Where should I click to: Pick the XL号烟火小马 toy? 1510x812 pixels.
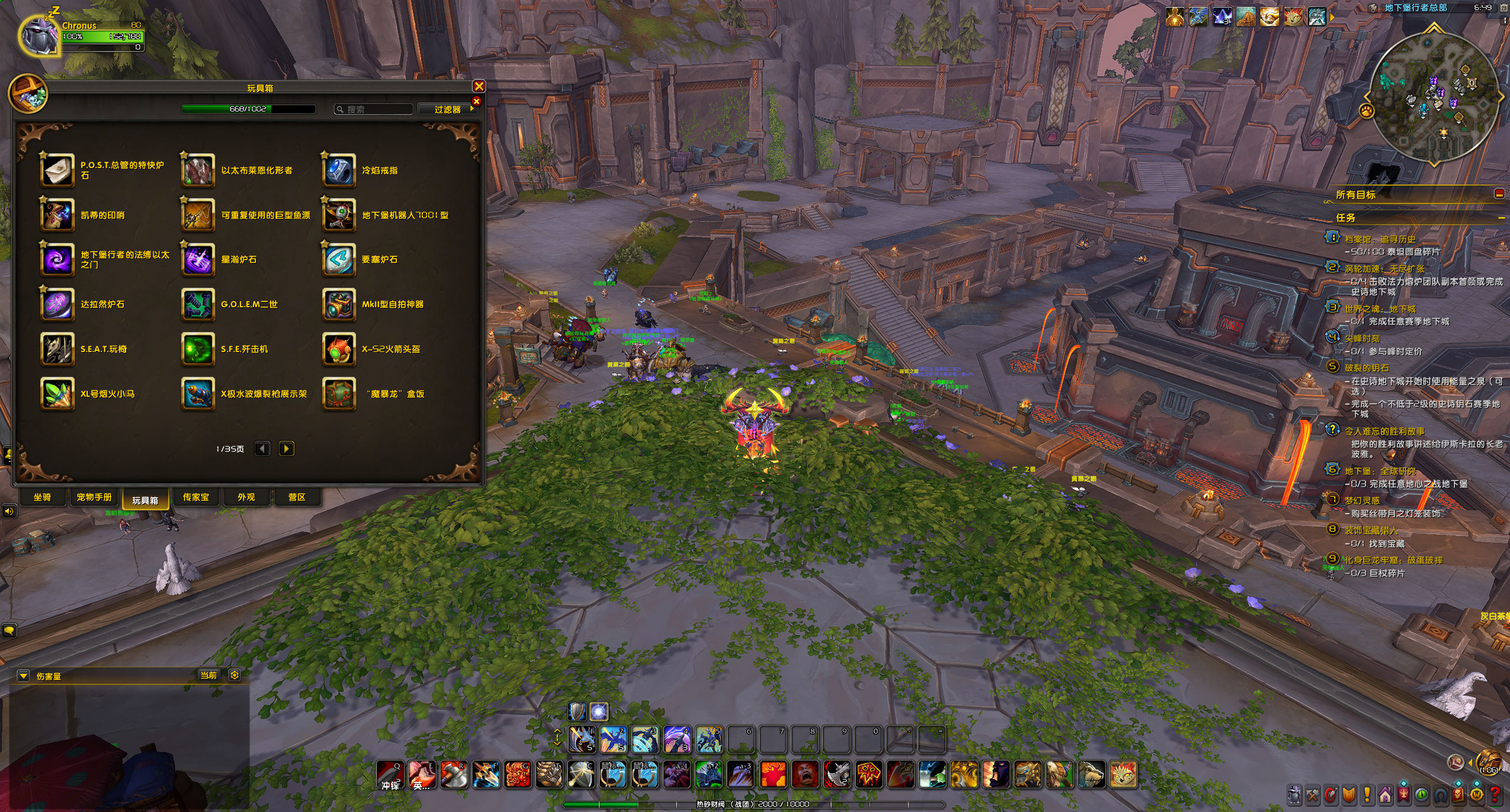[57, 394]
